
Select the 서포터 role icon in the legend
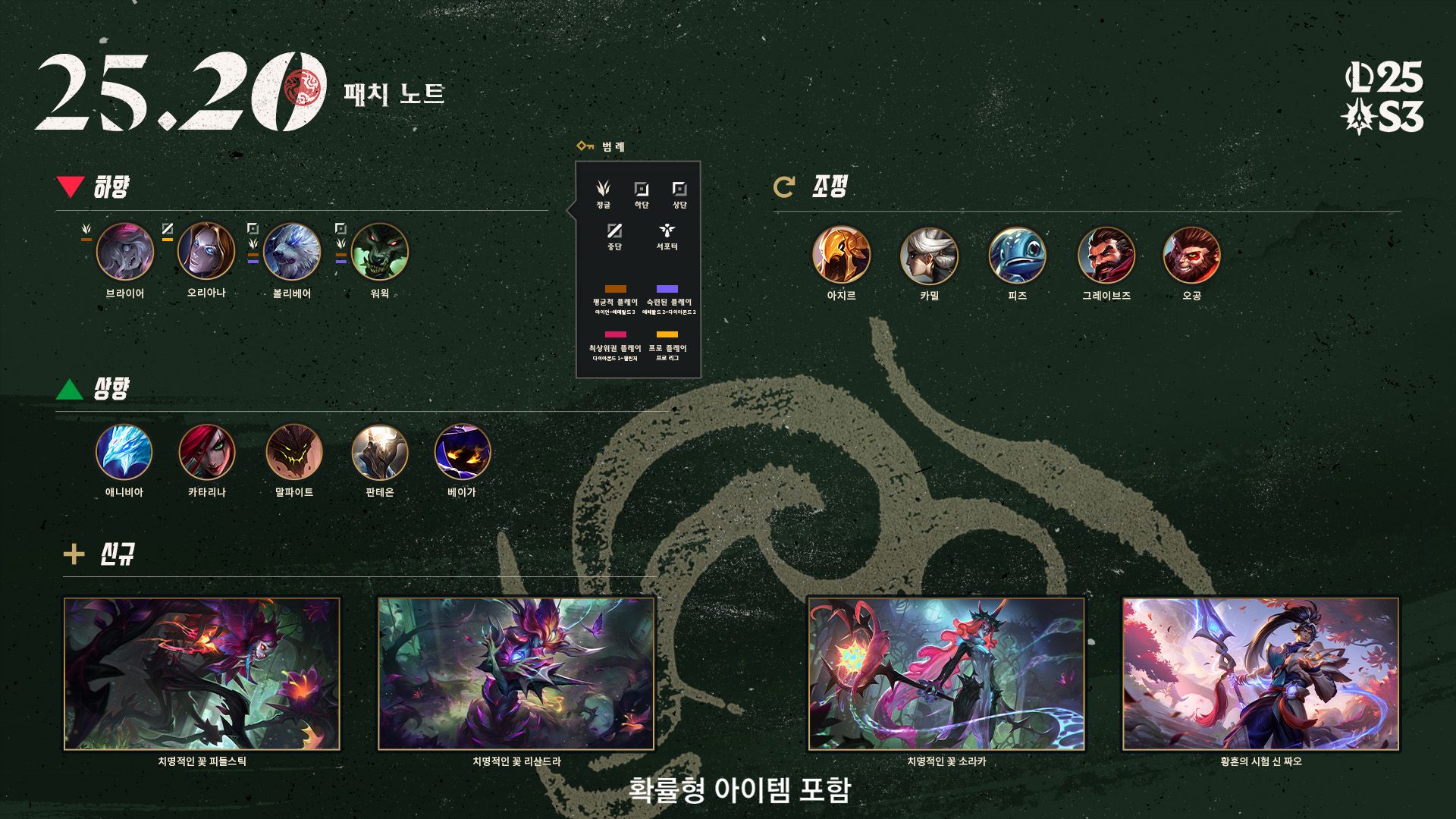pos(667,231)
